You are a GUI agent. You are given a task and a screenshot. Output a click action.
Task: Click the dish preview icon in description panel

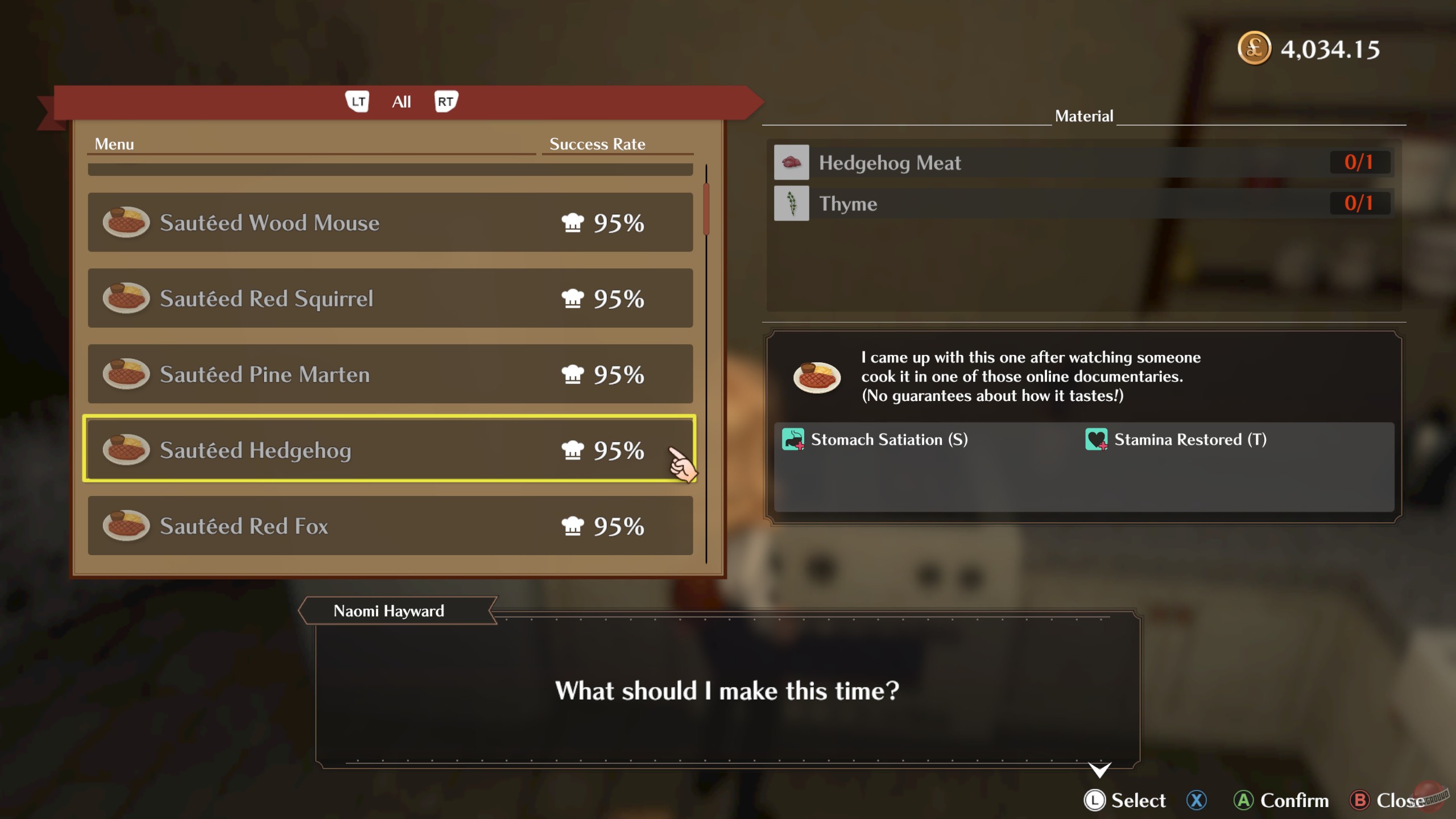tap(818, 375)
